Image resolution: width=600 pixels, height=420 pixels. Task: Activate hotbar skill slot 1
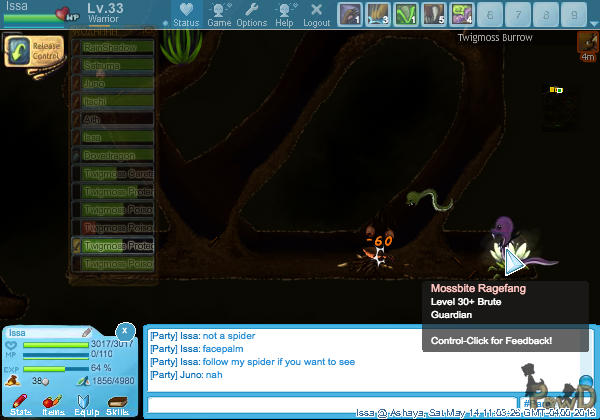tap(349, 15)
